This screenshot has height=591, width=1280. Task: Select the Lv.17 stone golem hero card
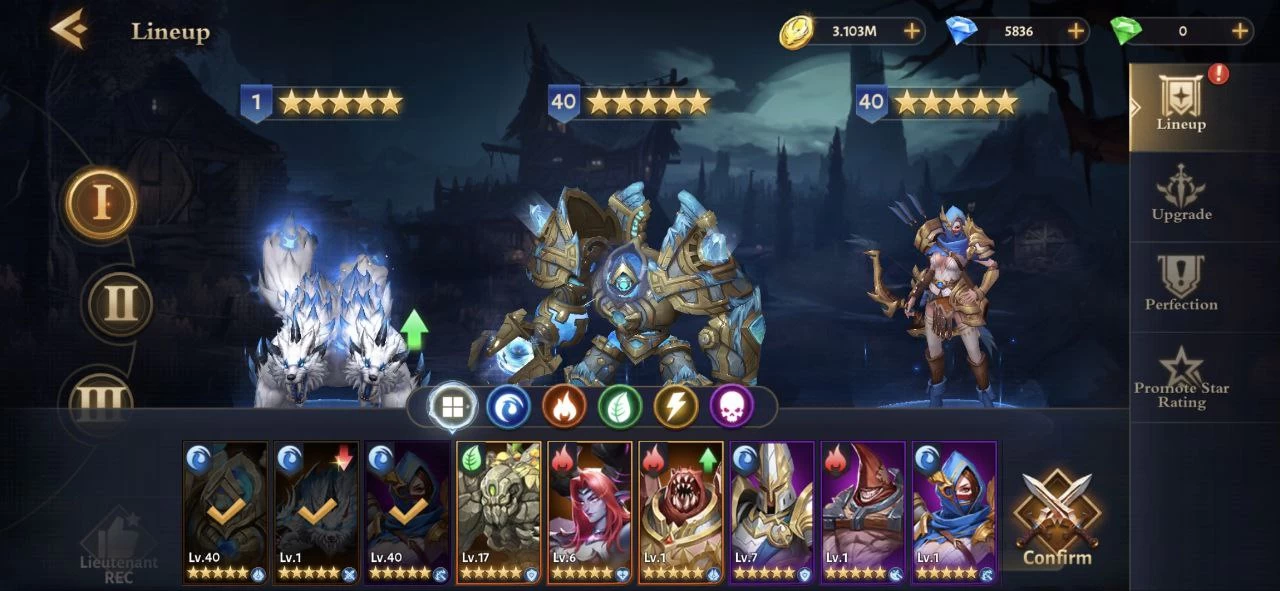click(498, 512)
